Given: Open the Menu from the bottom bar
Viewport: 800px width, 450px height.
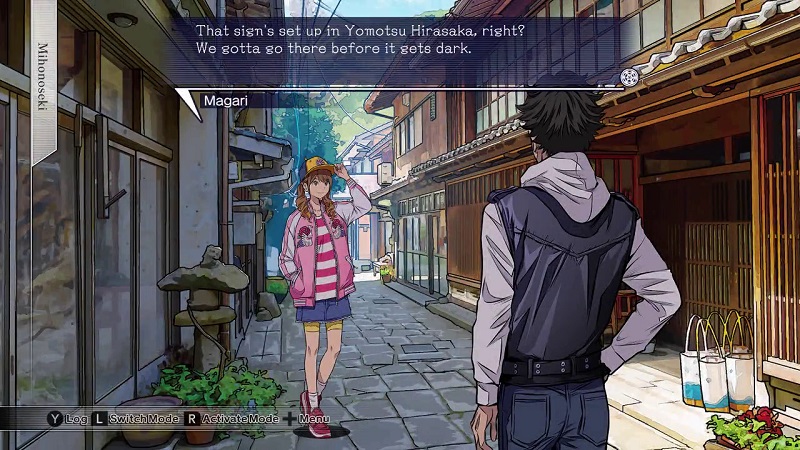Looking at the screenshot, I should point(307,417).
